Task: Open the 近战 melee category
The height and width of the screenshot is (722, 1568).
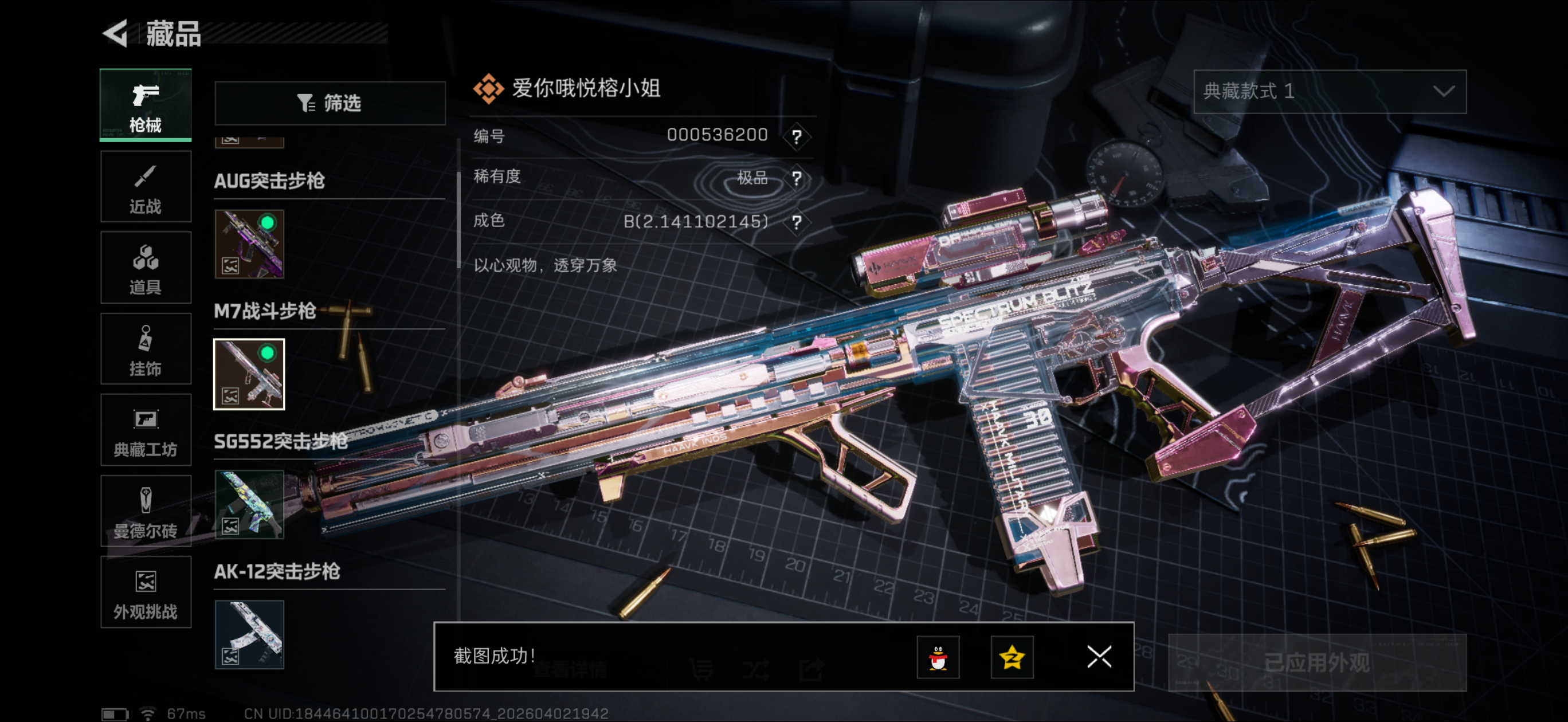Action: pos(146,187)
